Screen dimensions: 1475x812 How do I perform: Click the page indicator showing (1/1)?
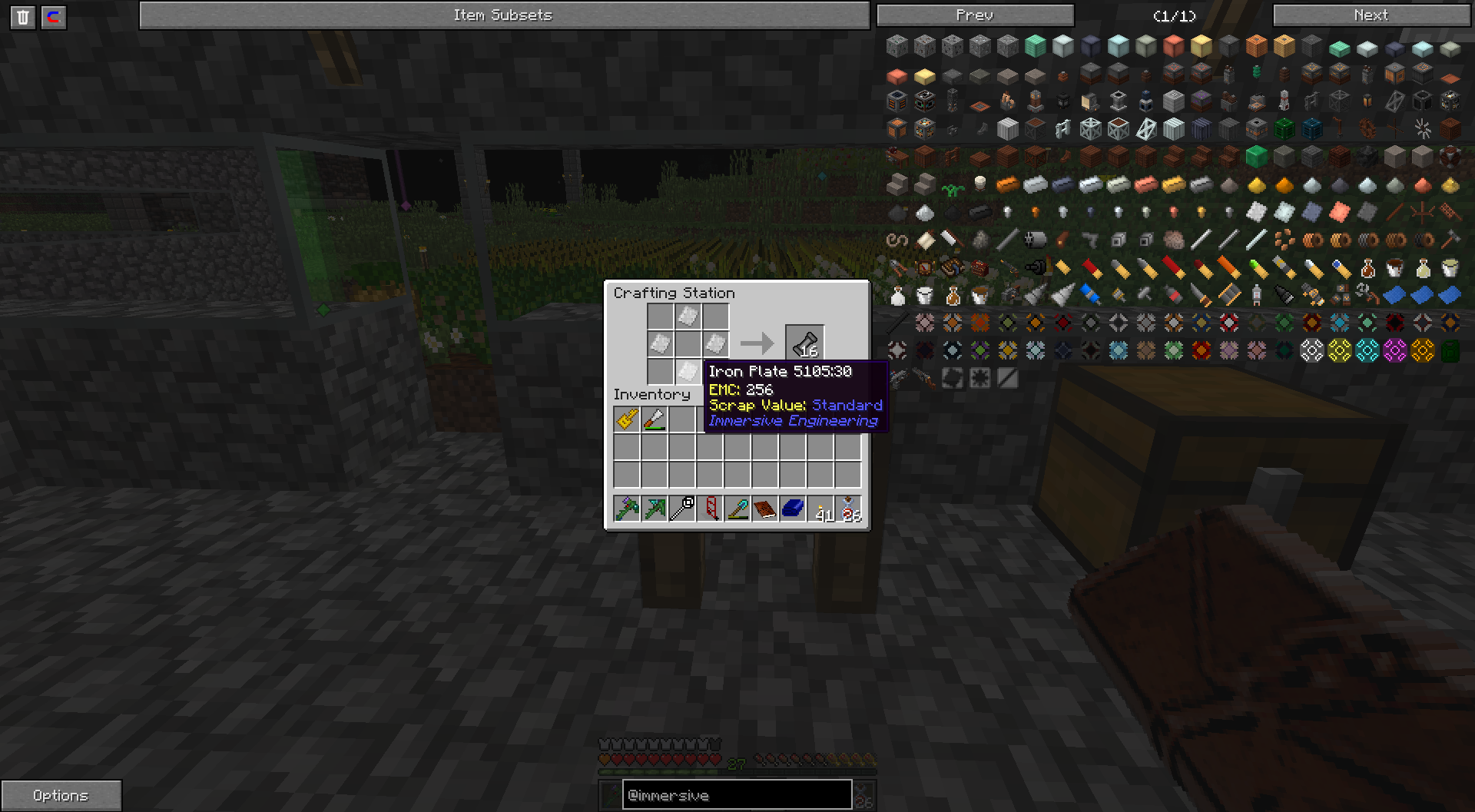1173,14
